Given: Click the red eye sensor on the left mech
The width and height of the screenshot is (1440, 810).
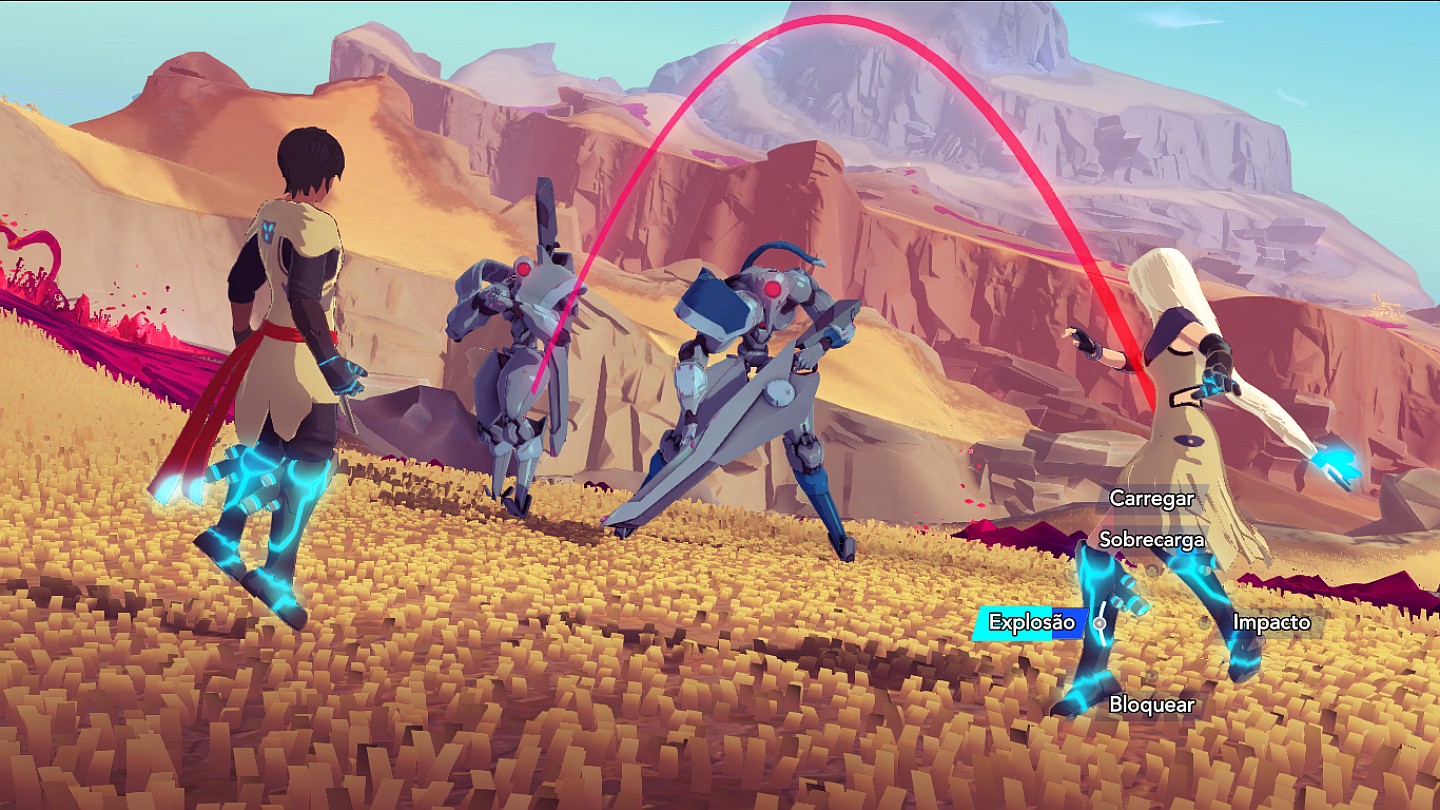Looking at the screenshot, I should coord(523,268).
